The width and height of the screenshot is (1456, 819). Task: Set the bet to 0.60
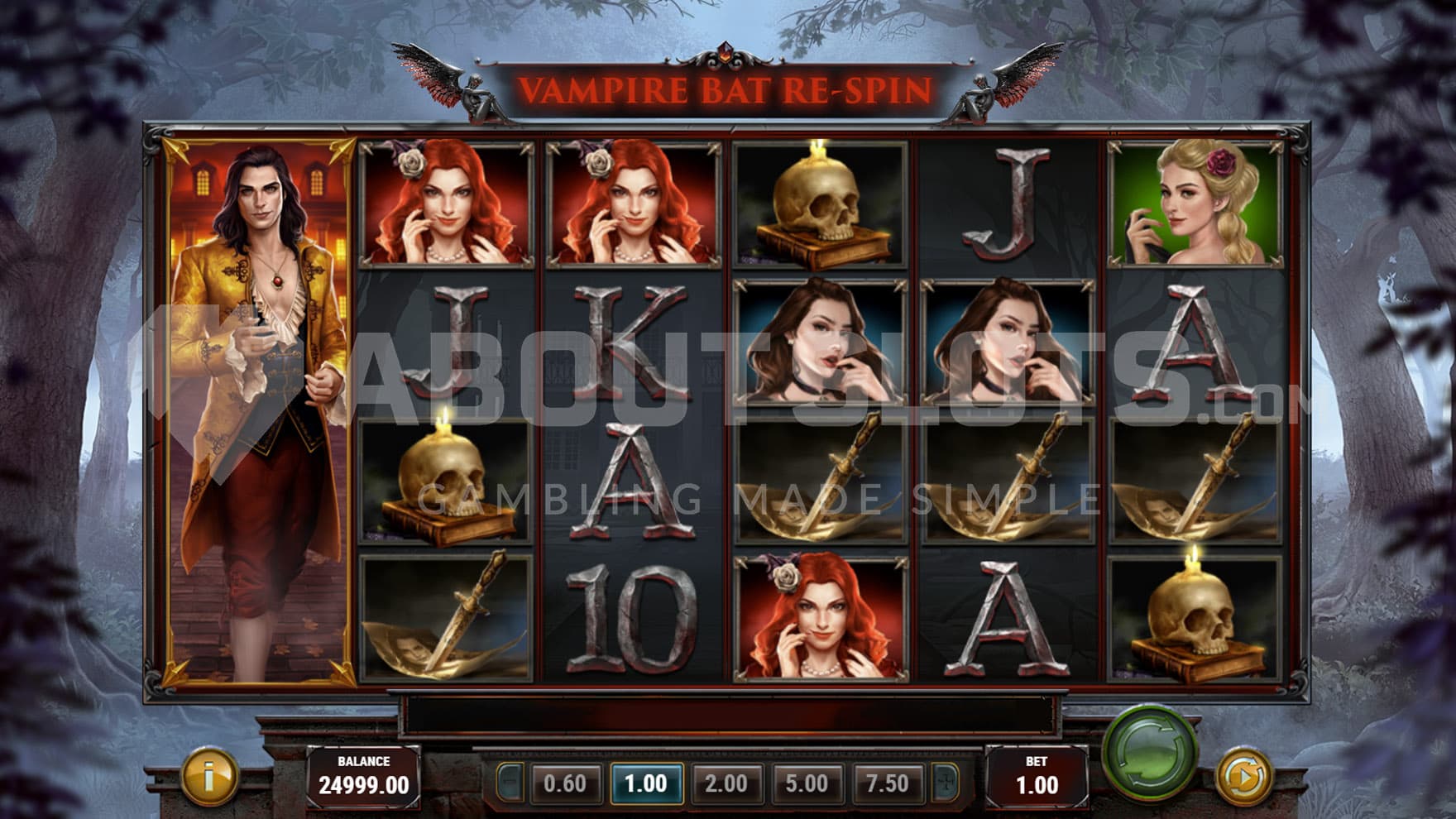565,783
